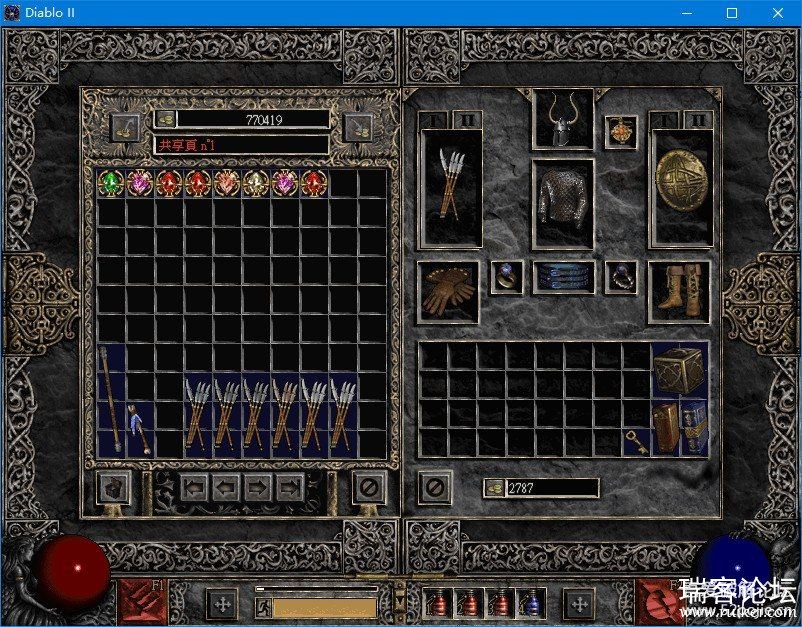The width and height of the screenshot is (802, 627).
Task: Pick up the green gem in stash
Action: pyautogui.click(x=110, y=183)
